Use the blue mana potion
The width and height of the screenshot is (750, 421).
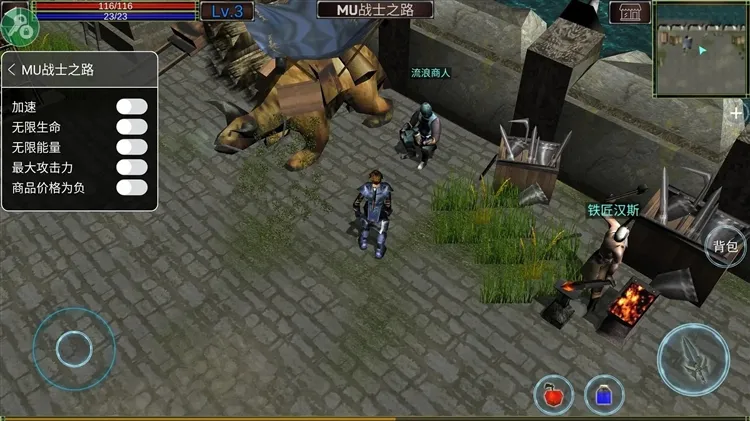click(x=604, y=395)
